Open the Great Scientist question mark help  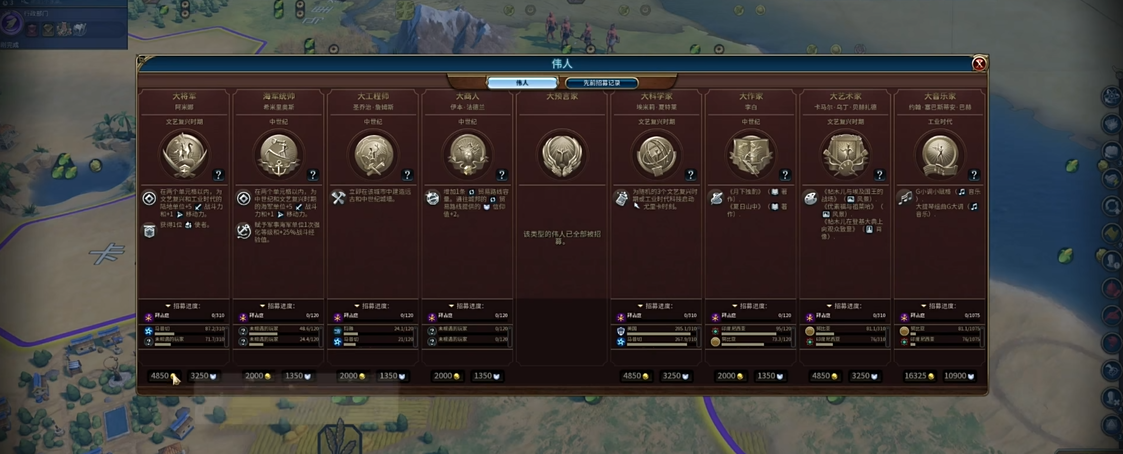pyautogui.click(x=689, y=175)
